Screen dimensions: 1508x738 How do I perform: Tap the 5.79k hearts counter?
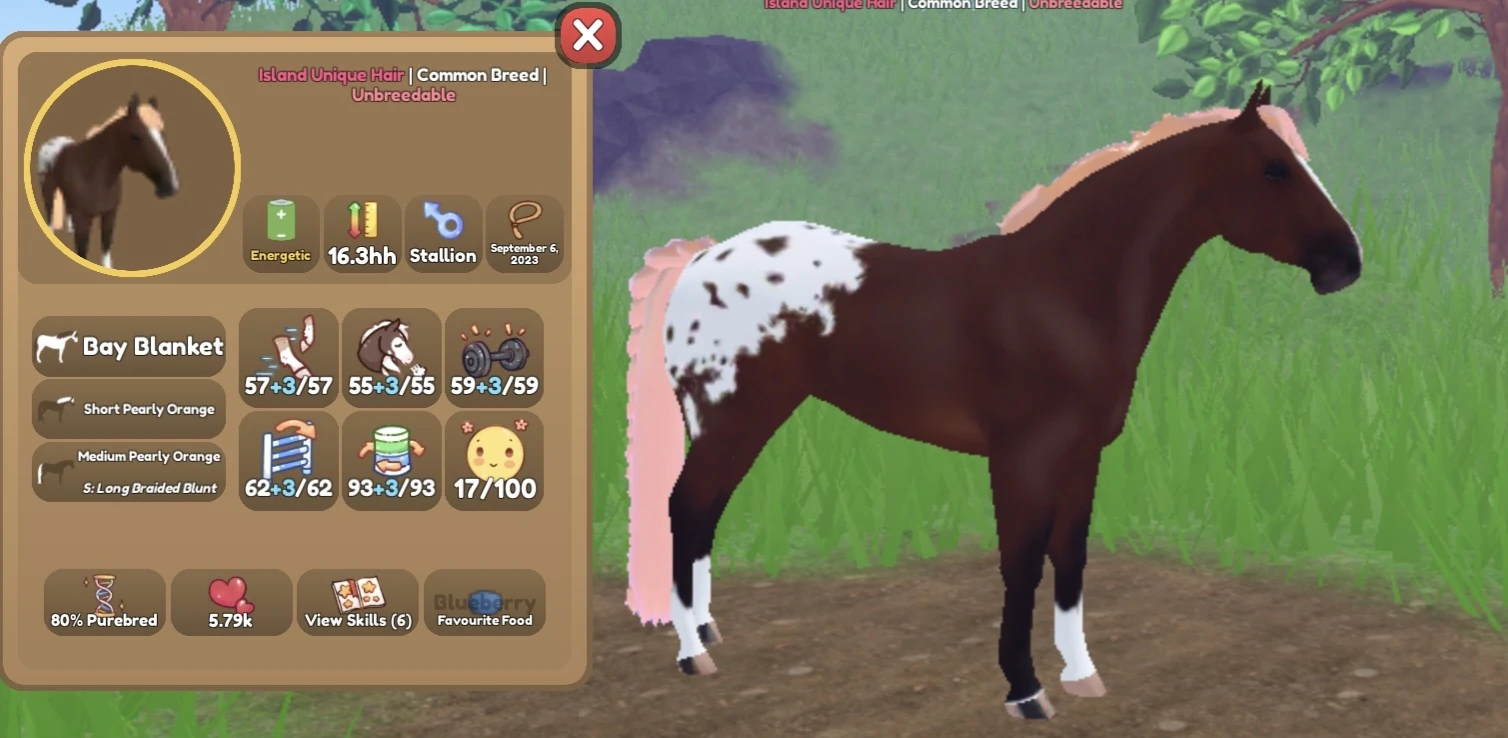click(231, 601)
